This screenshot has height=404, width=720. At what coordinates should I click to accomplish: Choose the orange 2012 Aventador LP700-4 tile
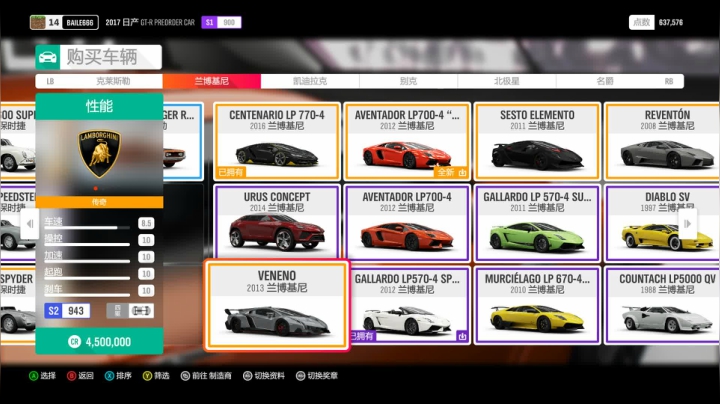[407, 223]
